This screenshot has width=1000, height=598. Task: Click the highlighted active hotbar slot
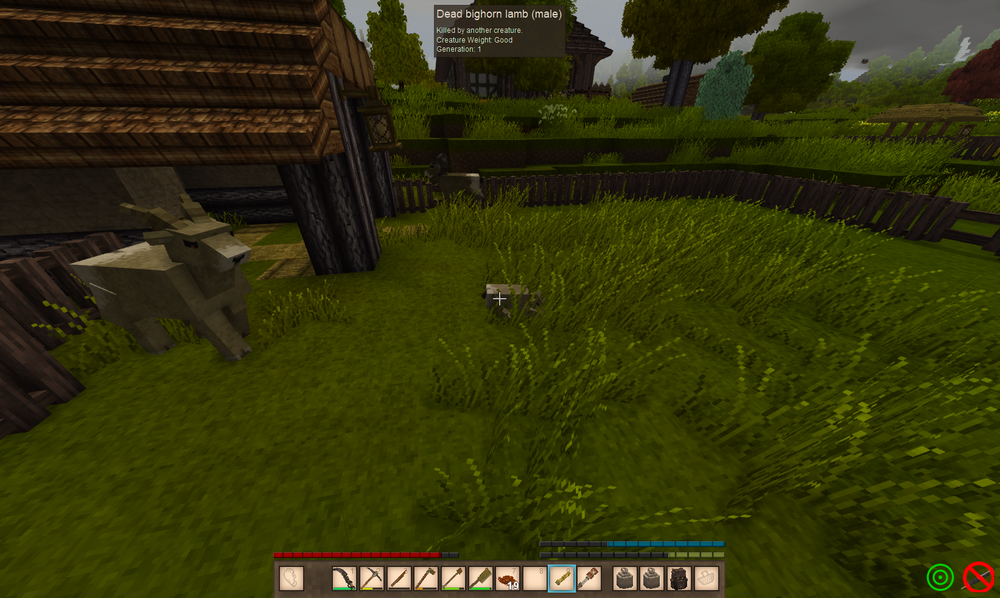click(561, 578)
